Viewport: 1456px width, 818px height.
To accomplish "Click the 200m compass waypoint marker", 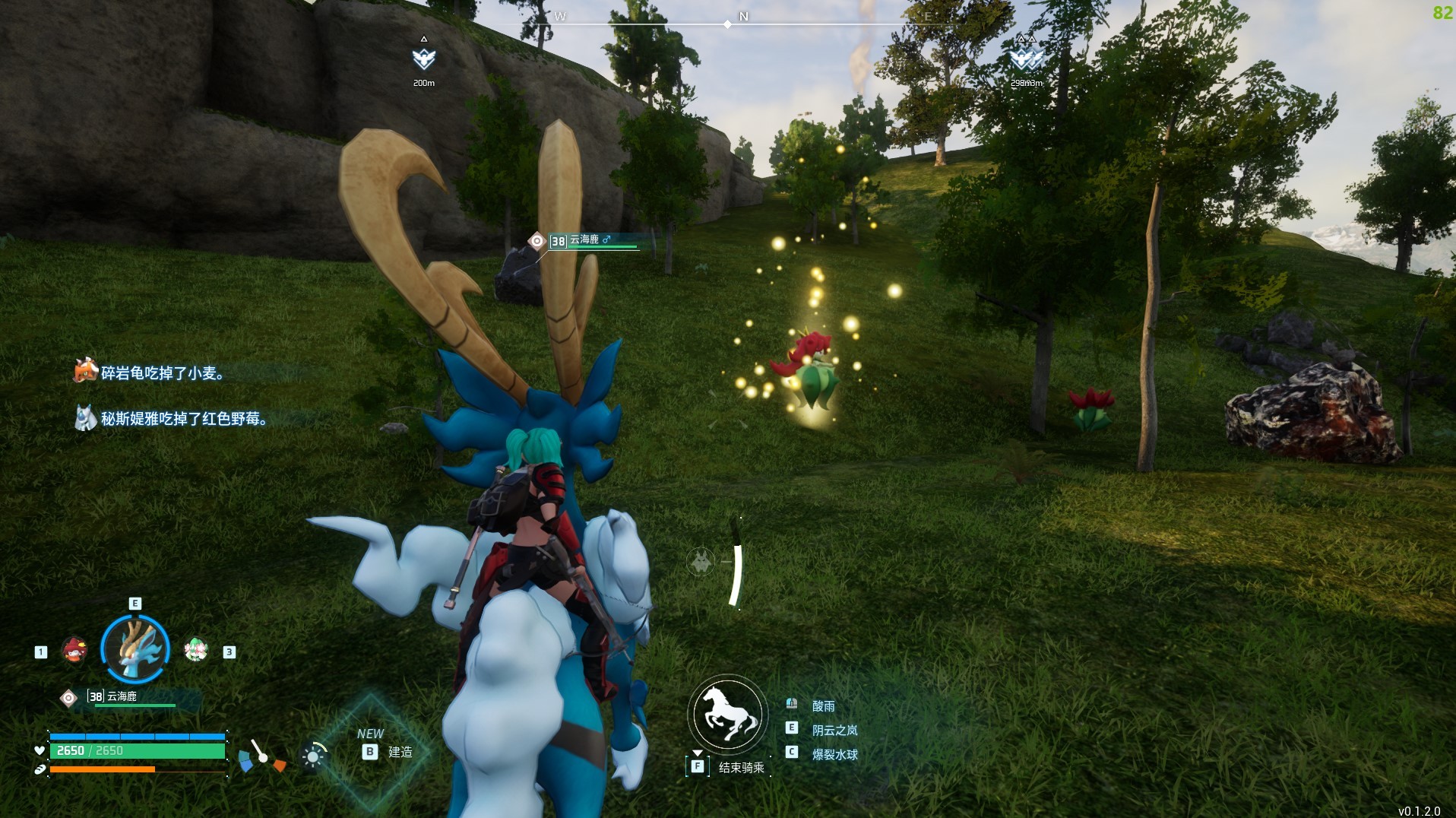I will (423, 59).
